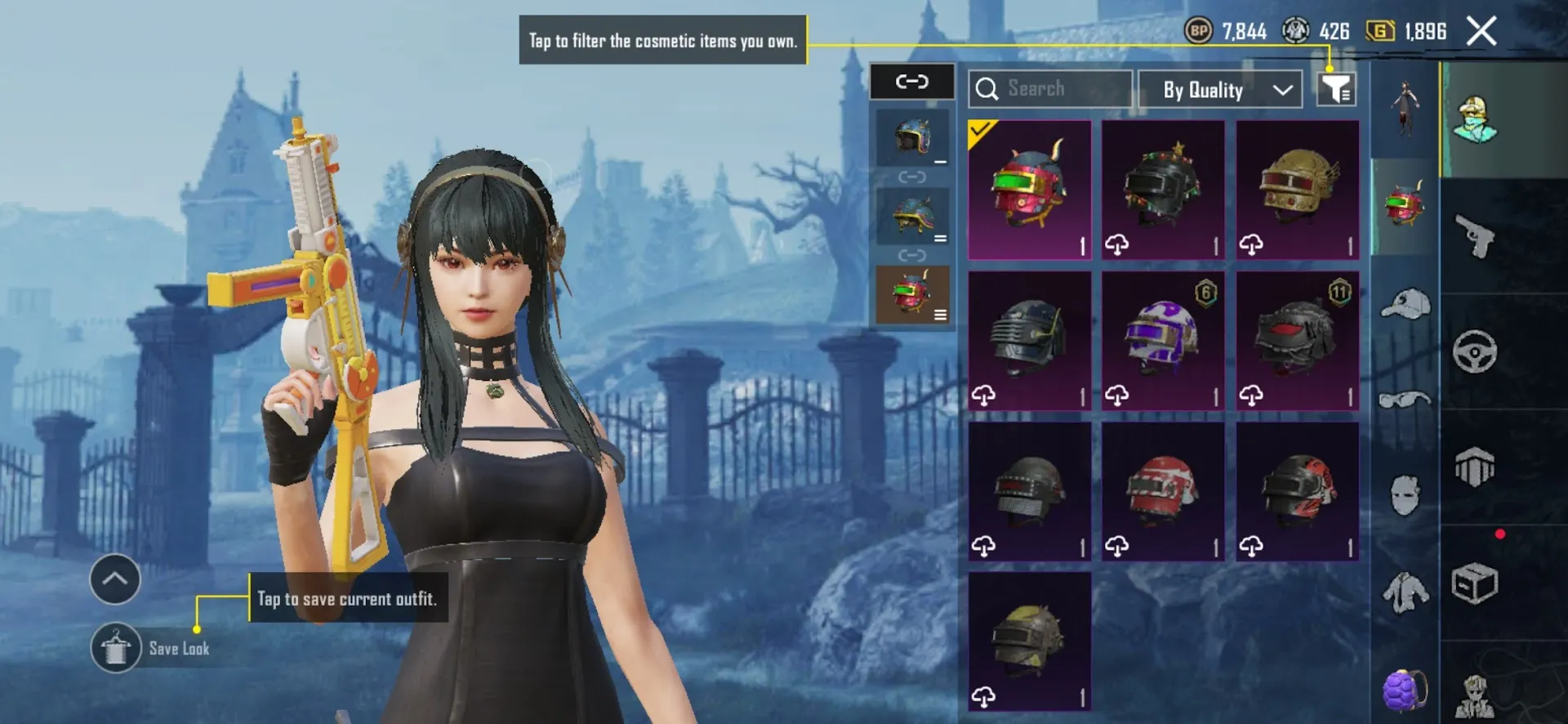
Task: Open the face mask category
Action: click(1405, 495)
